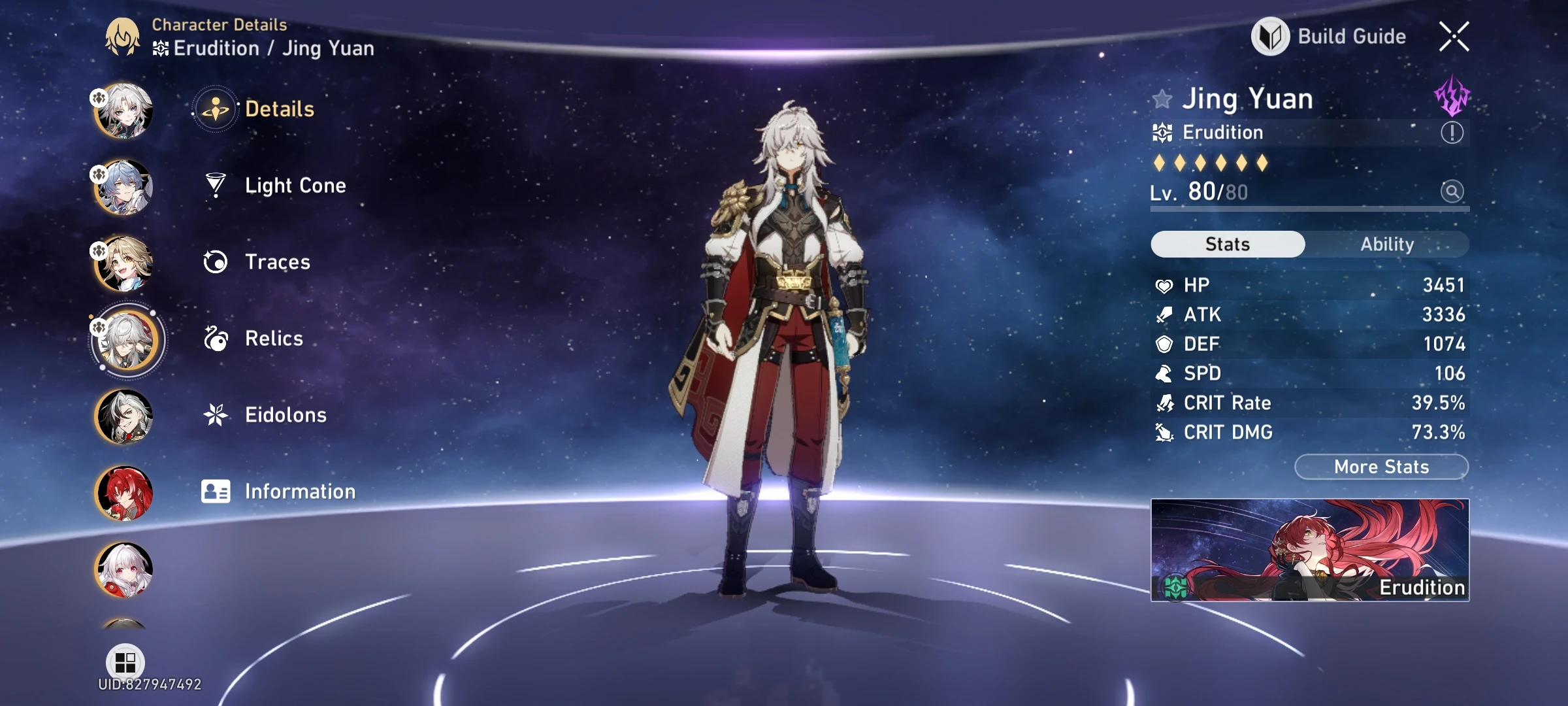1568x706 pixels.
Task: Open More Stats
Action: click(1381, 466)
